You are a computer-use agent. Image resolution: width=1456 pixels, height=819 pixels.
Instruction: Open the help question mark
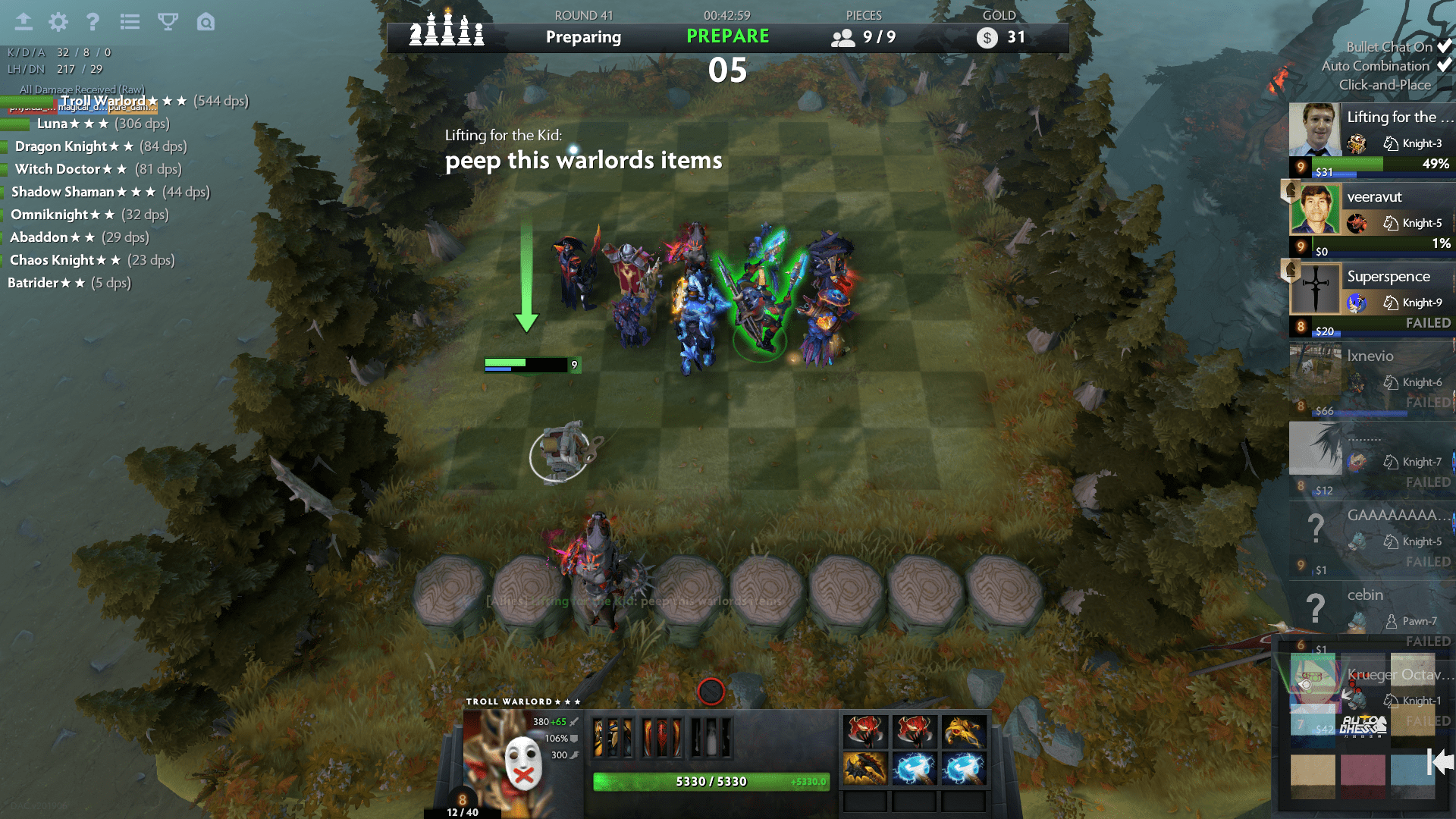click(93, 22)
